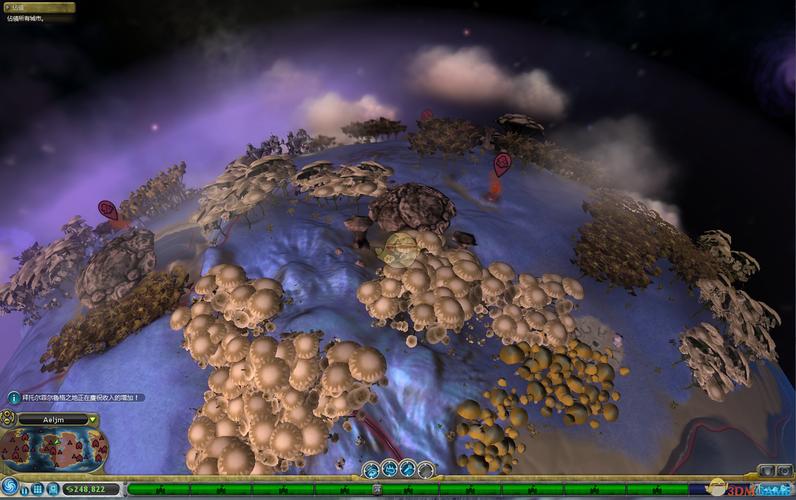Click the square icon left of money
This screenshot has width=796, height=500.
pos(54,489)
